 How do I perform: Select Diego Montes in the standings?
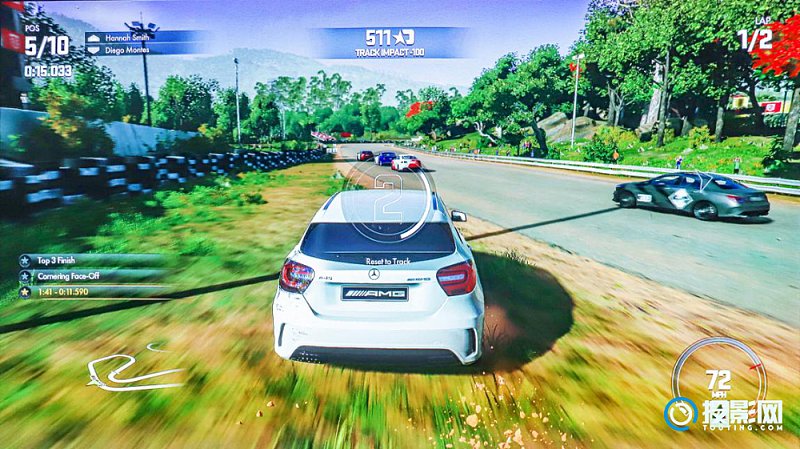click(x=126, y=49)
